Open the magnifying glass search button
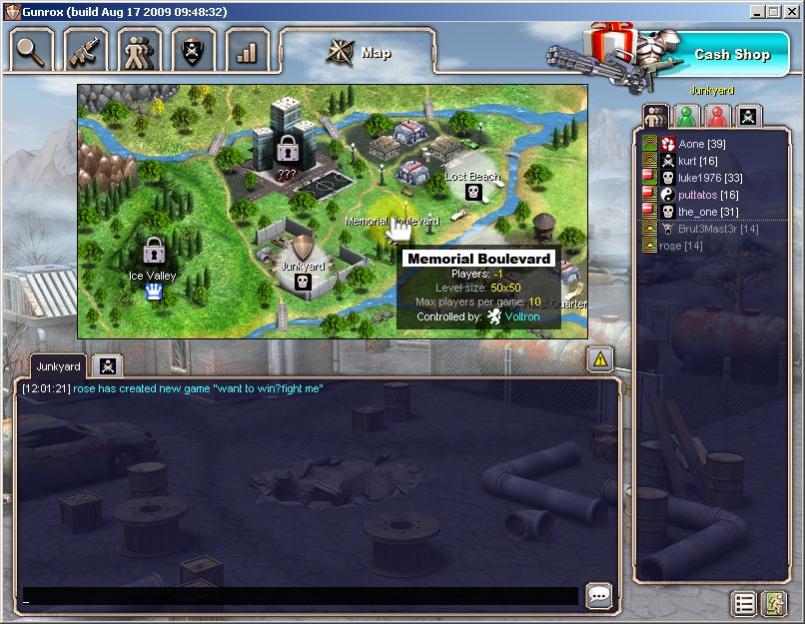The height and width of the screenshot is (624, 805). (32, 49)
